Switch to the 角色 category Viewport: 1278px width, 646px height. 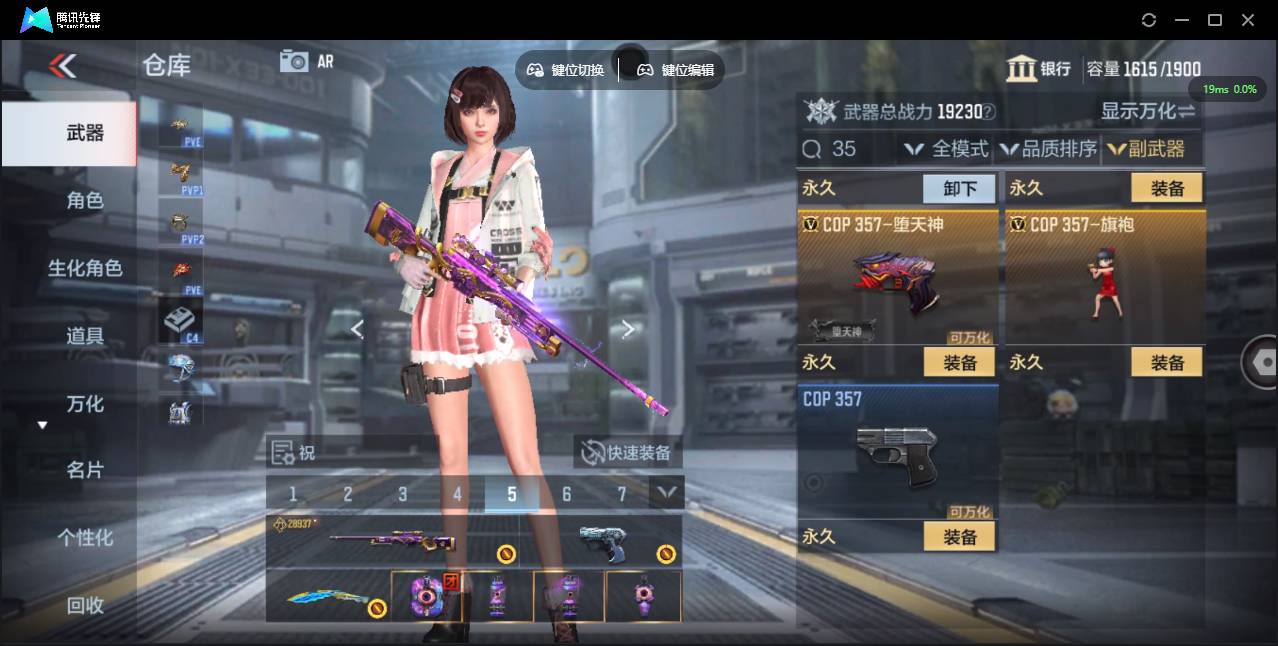pyautogui.click(x=84, y=201)
